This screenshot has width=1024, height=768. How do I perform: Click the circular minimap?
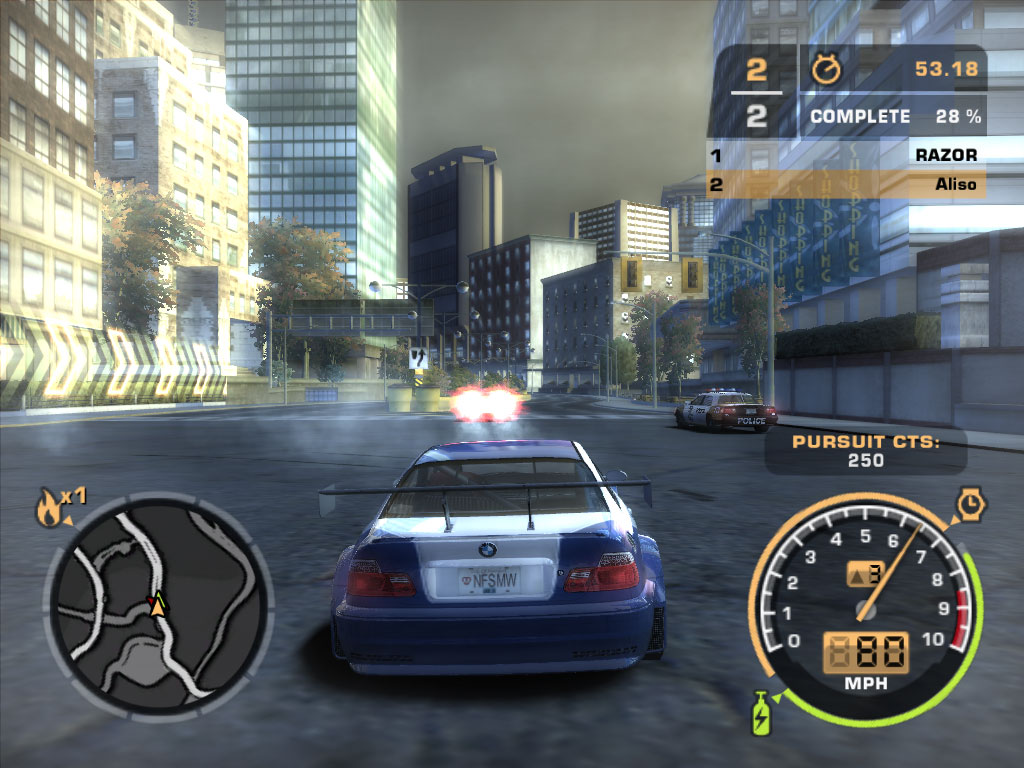[x=158, y=605]
